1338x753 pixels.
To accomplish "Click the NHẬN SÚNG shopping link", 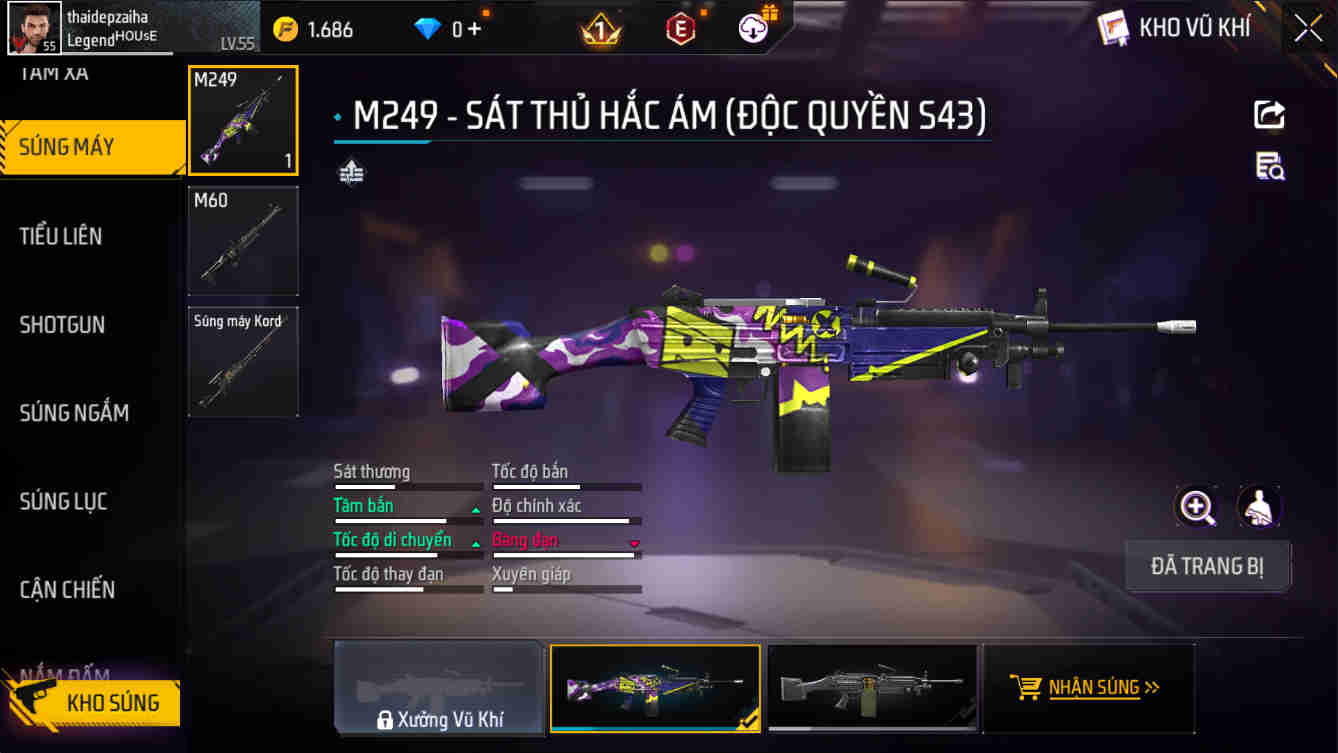I will 1091,688.
